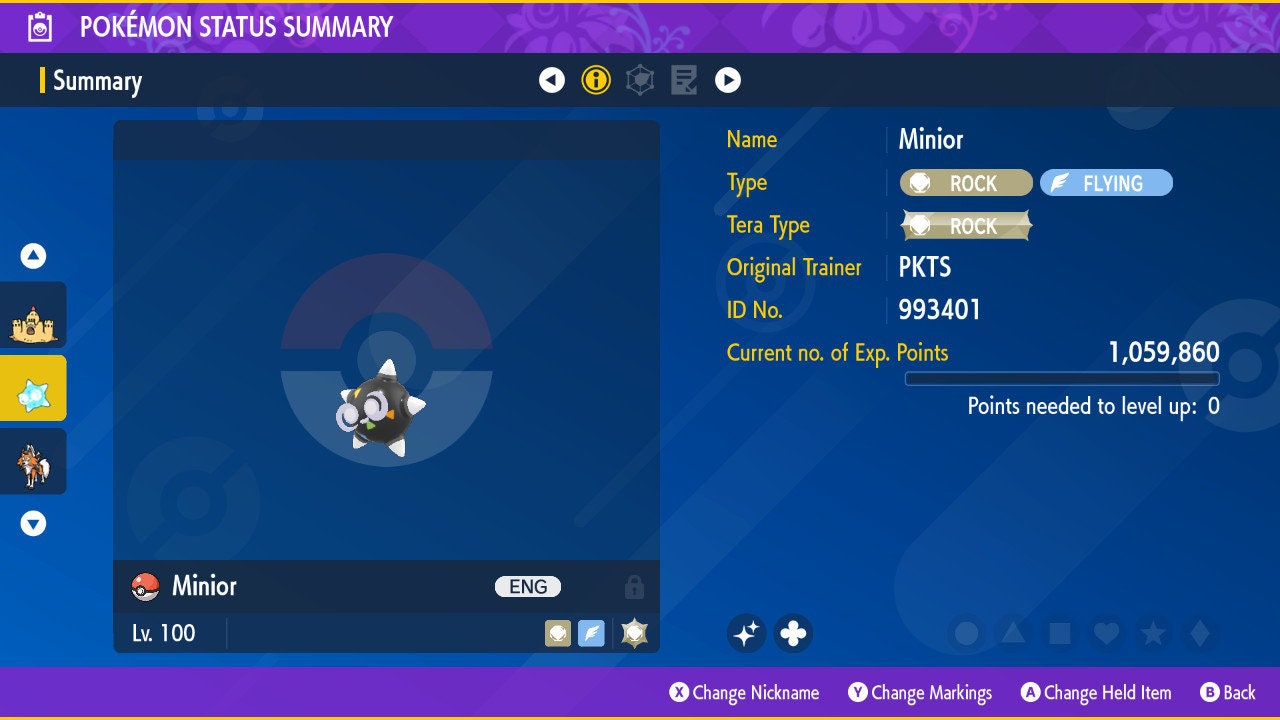The image size is (1280, 720).
Task: Open the memo notes tab
Action: (684, 80)
